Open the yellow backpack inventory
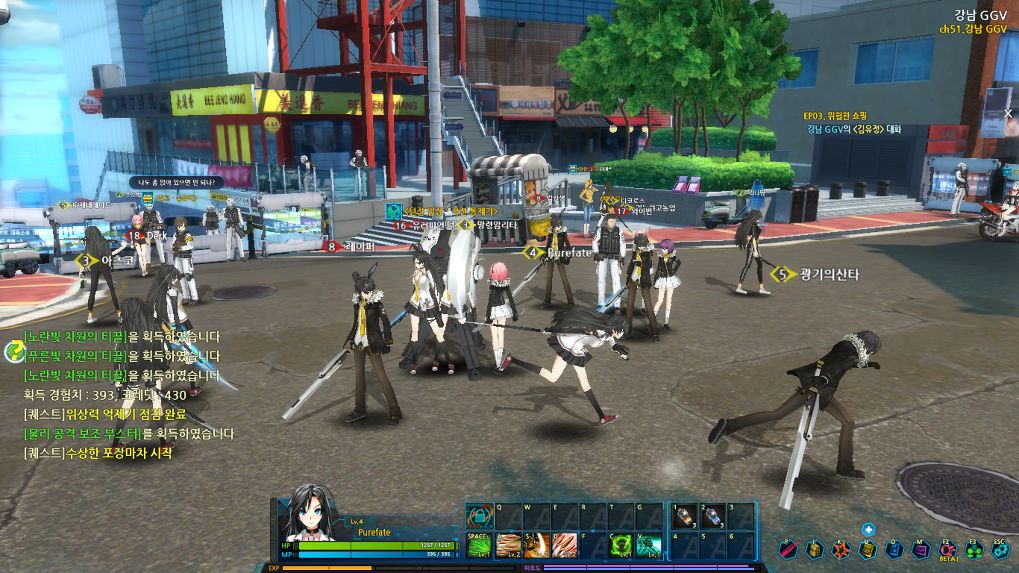The image size is (1019, 573). coord(815,548)
